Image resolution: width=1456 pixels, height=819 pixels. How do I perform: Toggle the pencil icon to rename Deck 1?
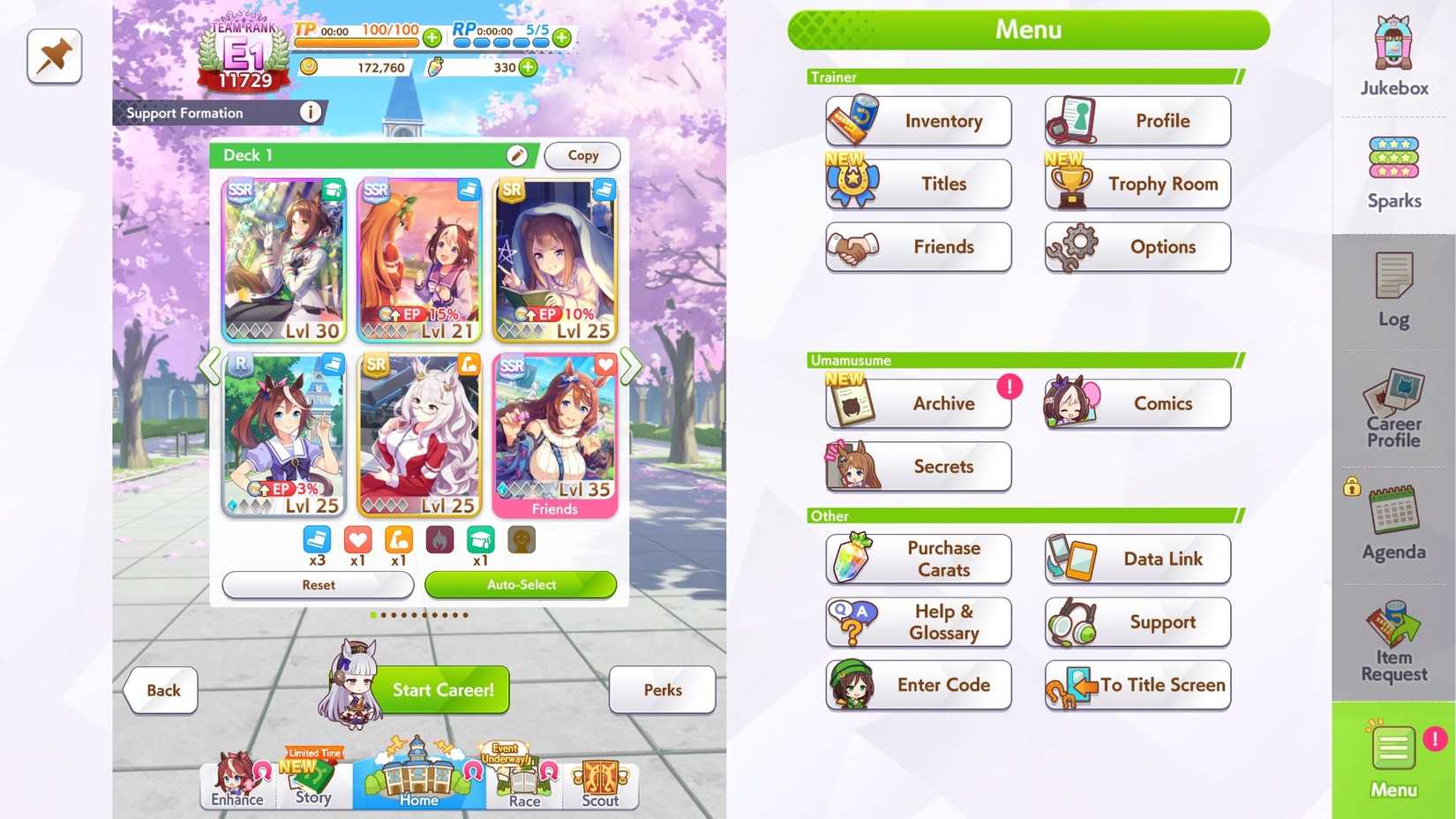pos(519,154)
